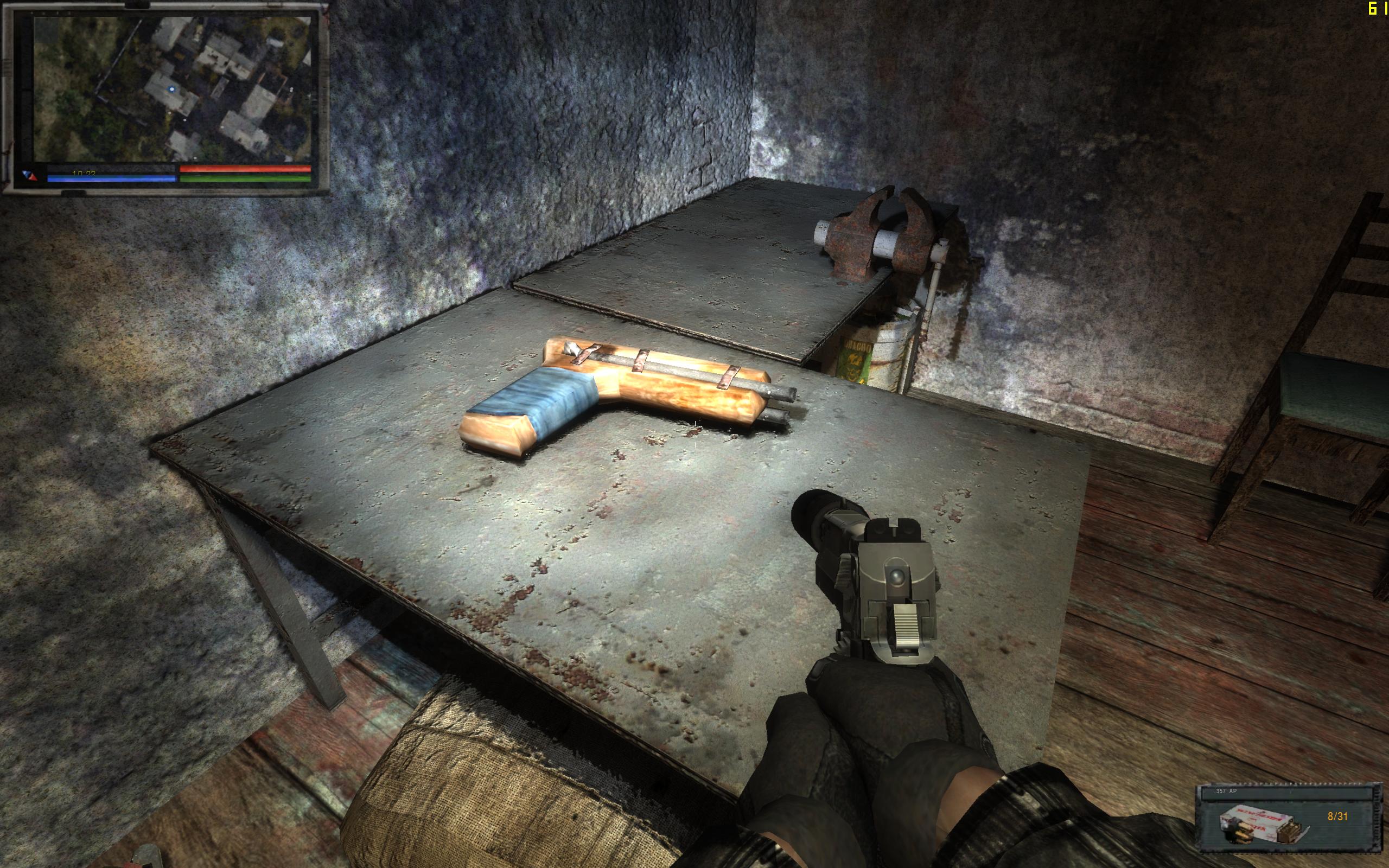
Task: Click the compass arrow icon below the minimap
Action: click(x=30, y=176)
